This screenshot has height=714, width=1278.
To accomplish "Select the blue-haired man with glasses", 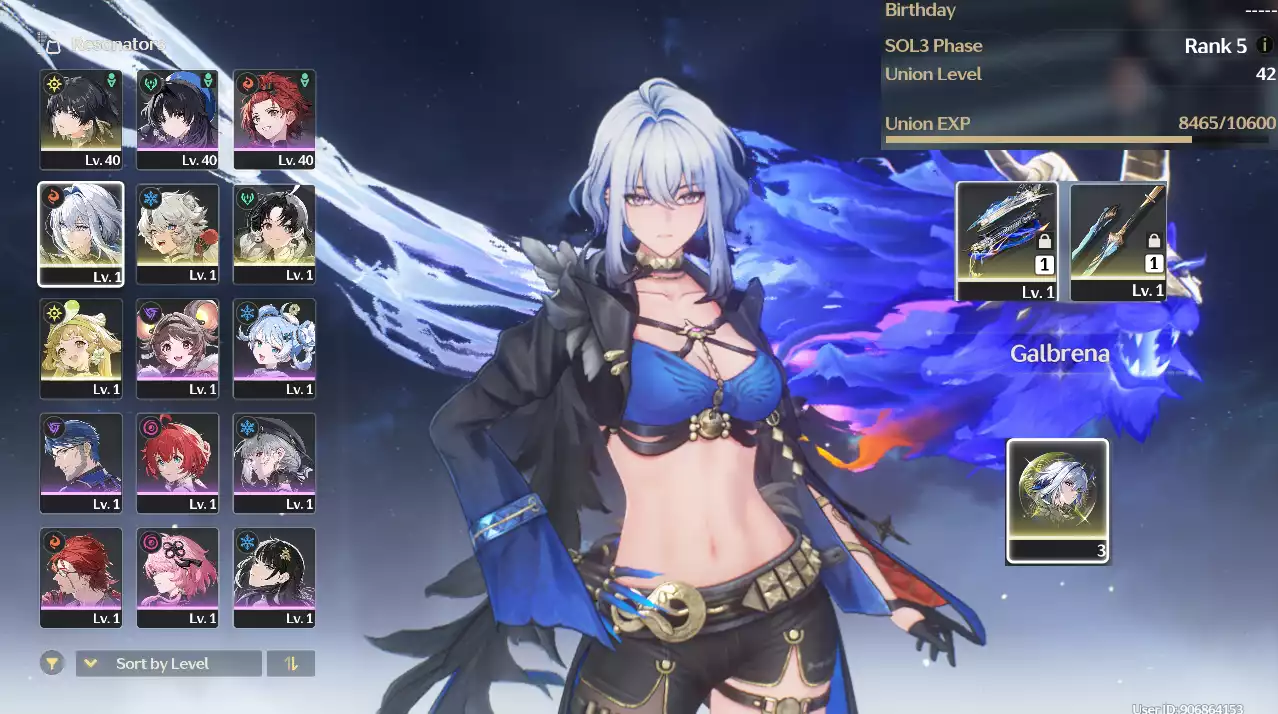I will click(81, 463).
